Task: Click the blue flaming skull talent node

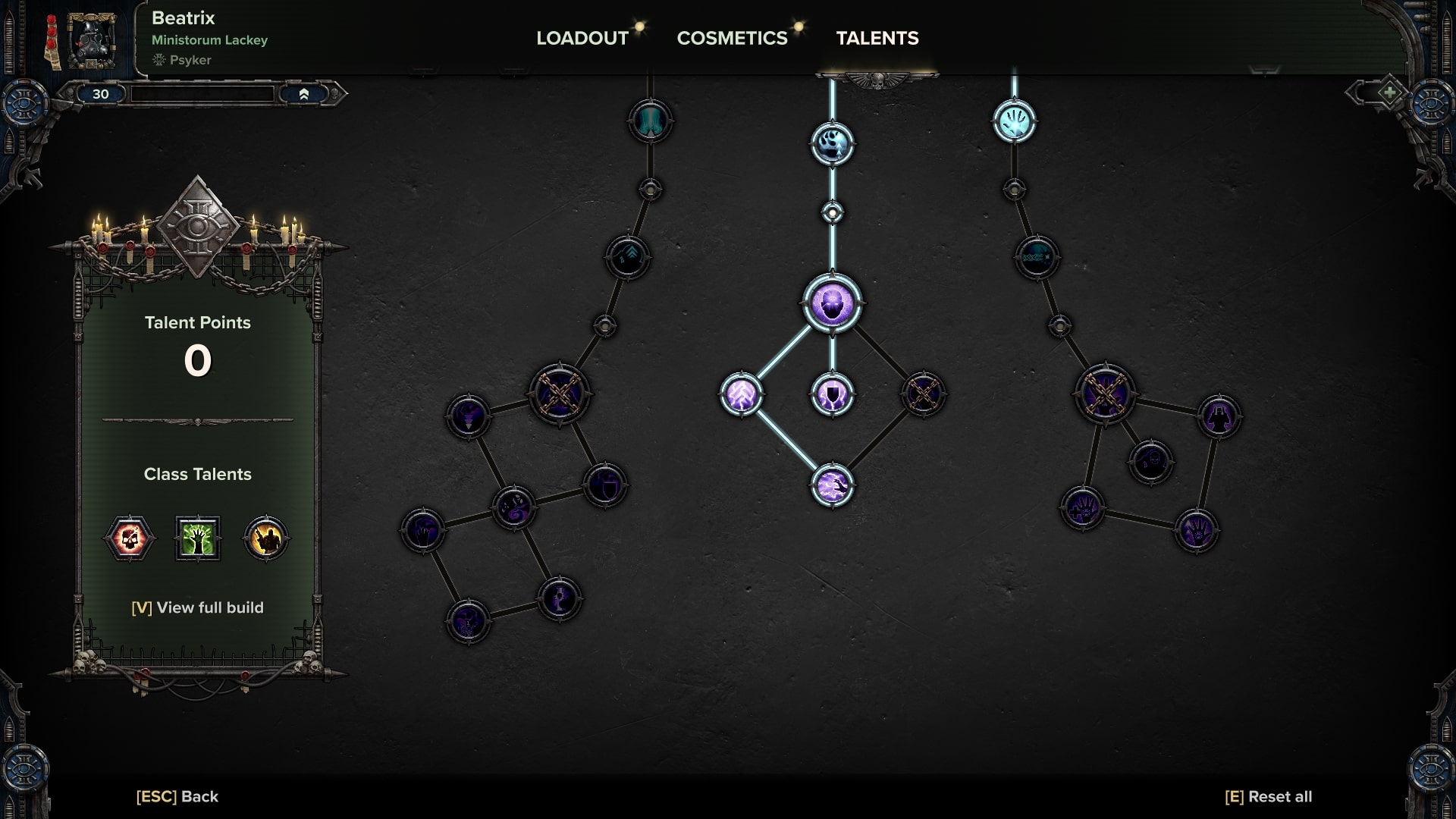Action: click(832, 144)
